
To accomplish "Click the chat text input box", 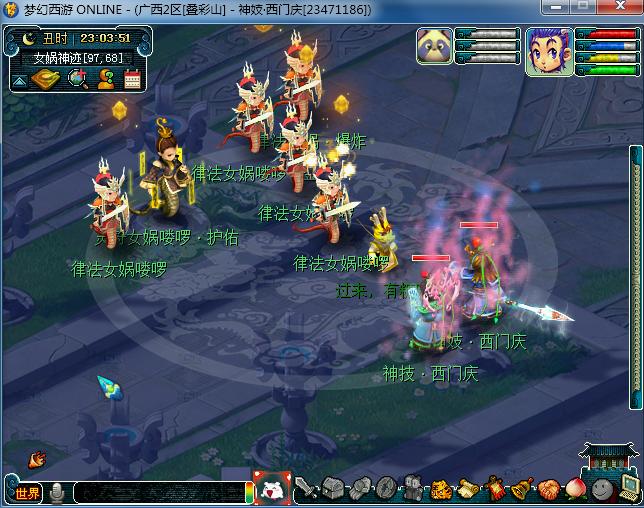I will click(158, 492).
